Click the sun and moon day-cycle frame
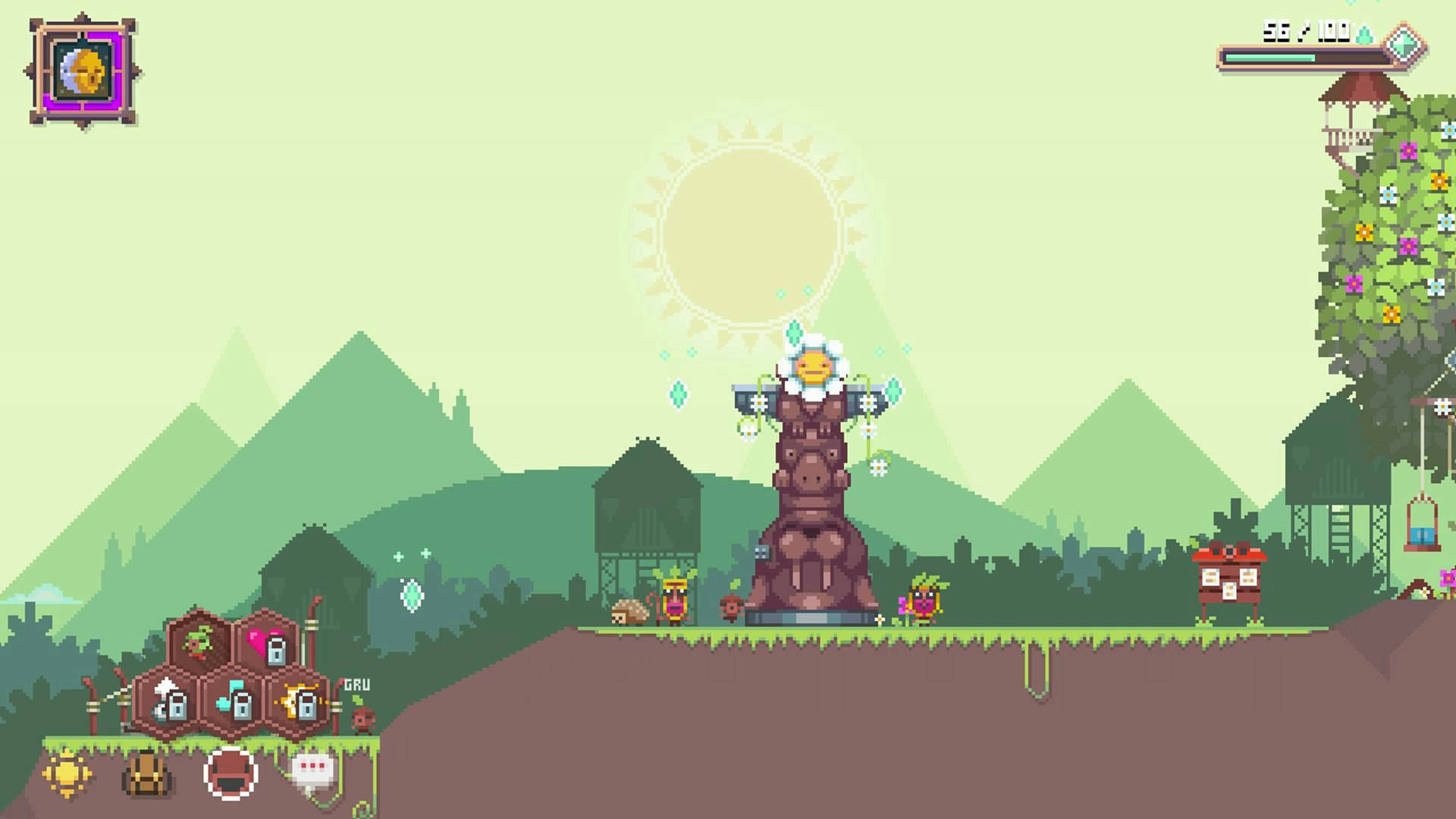 coord(83,72)
